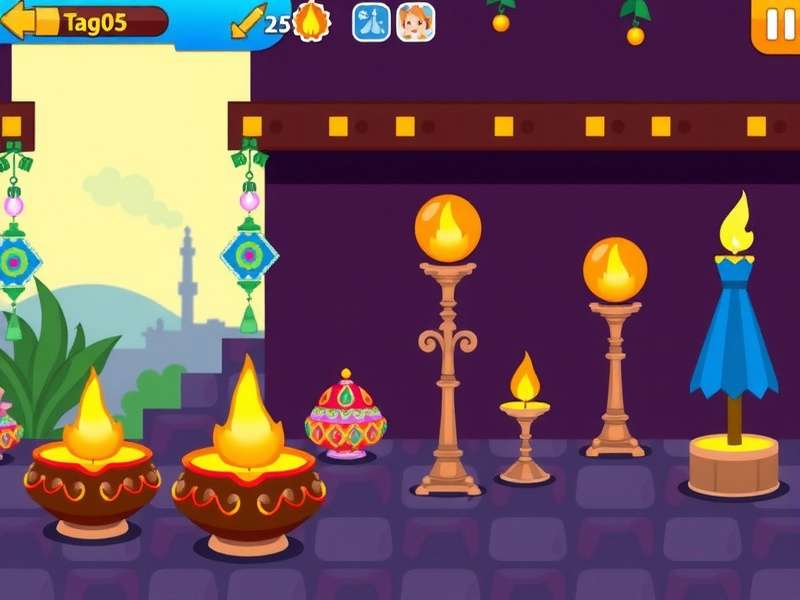Choose the yellow pencil tool icon
Screen dimensions: 800x600
[247, 22]
